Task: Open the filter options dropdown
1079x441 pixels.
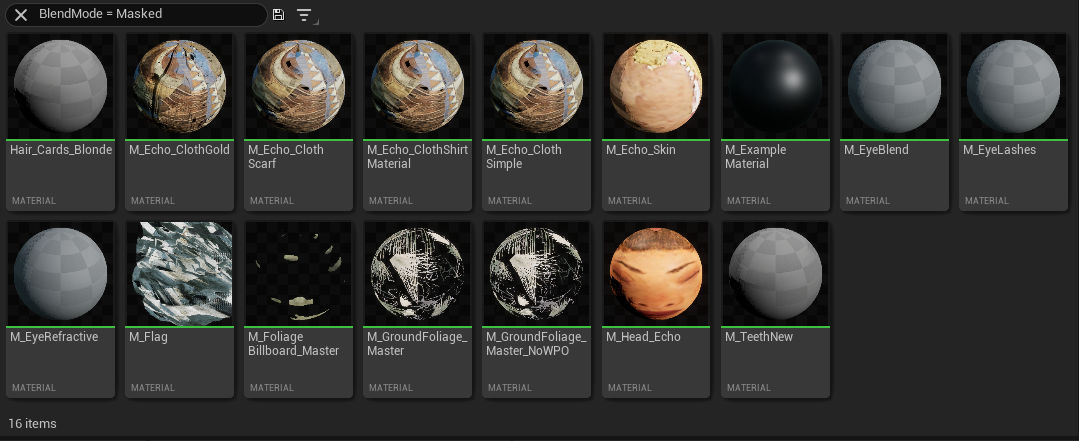Action: click(x=304, y=15)
